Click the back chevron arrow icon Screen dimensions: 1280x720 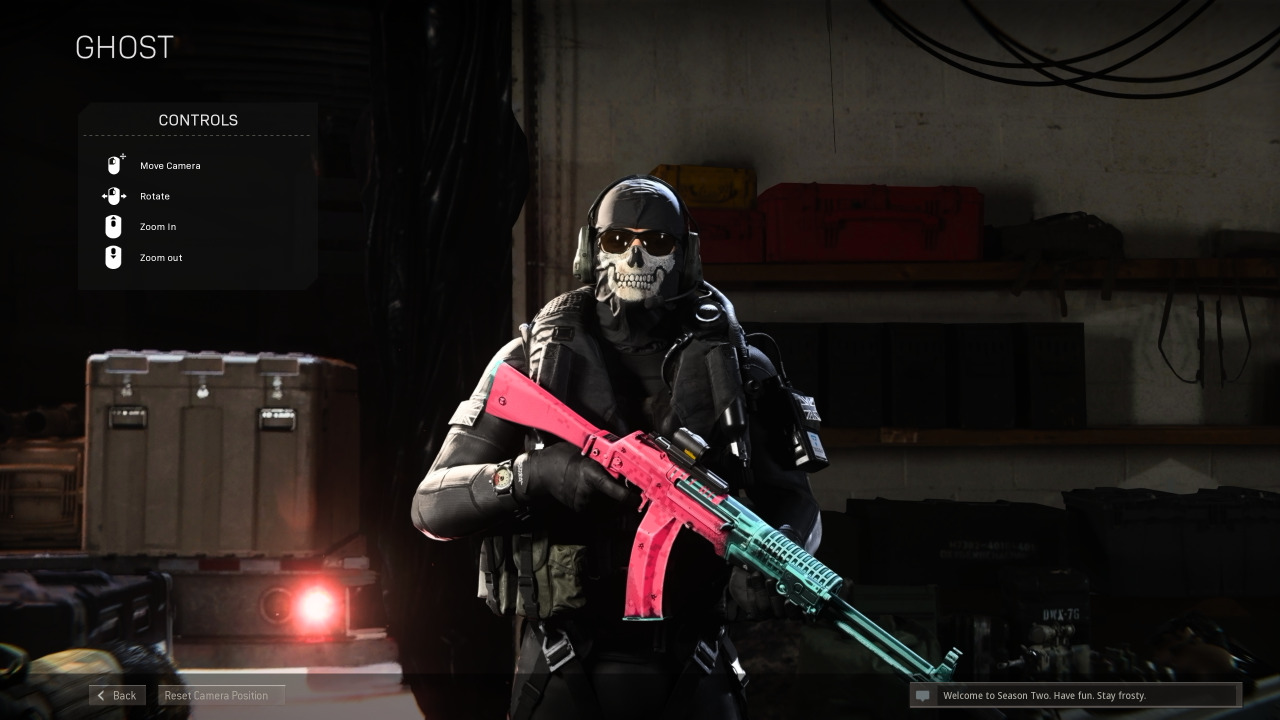click(x=101, y=695)
